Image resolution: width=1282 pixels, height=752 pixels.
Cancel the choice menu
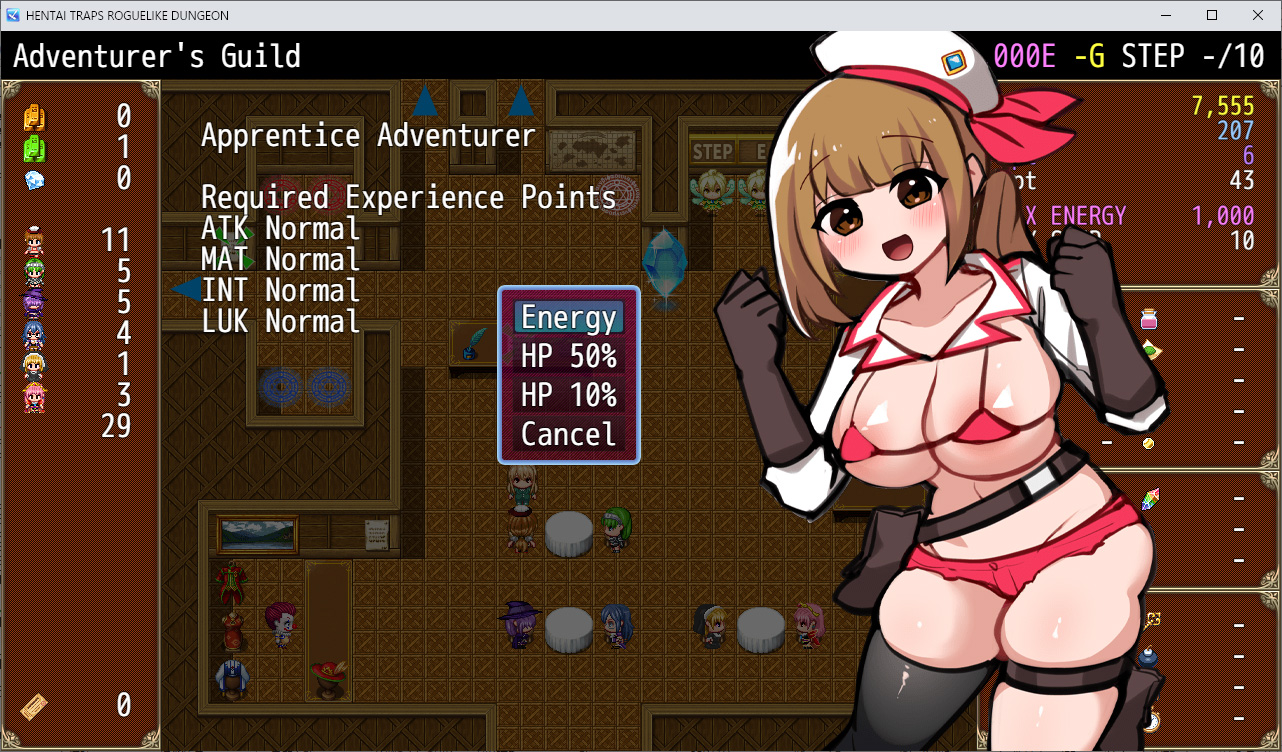(x=568, y=435)
